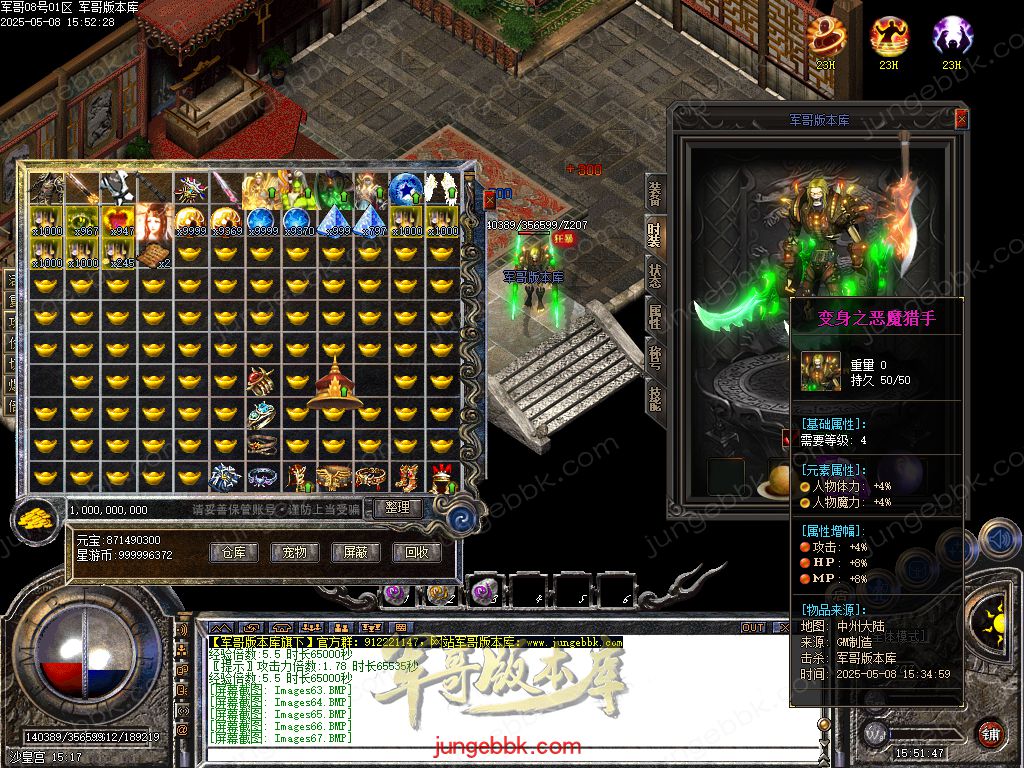
Task: Click the 宠物 pet button
Action: [x=294, y=552]
